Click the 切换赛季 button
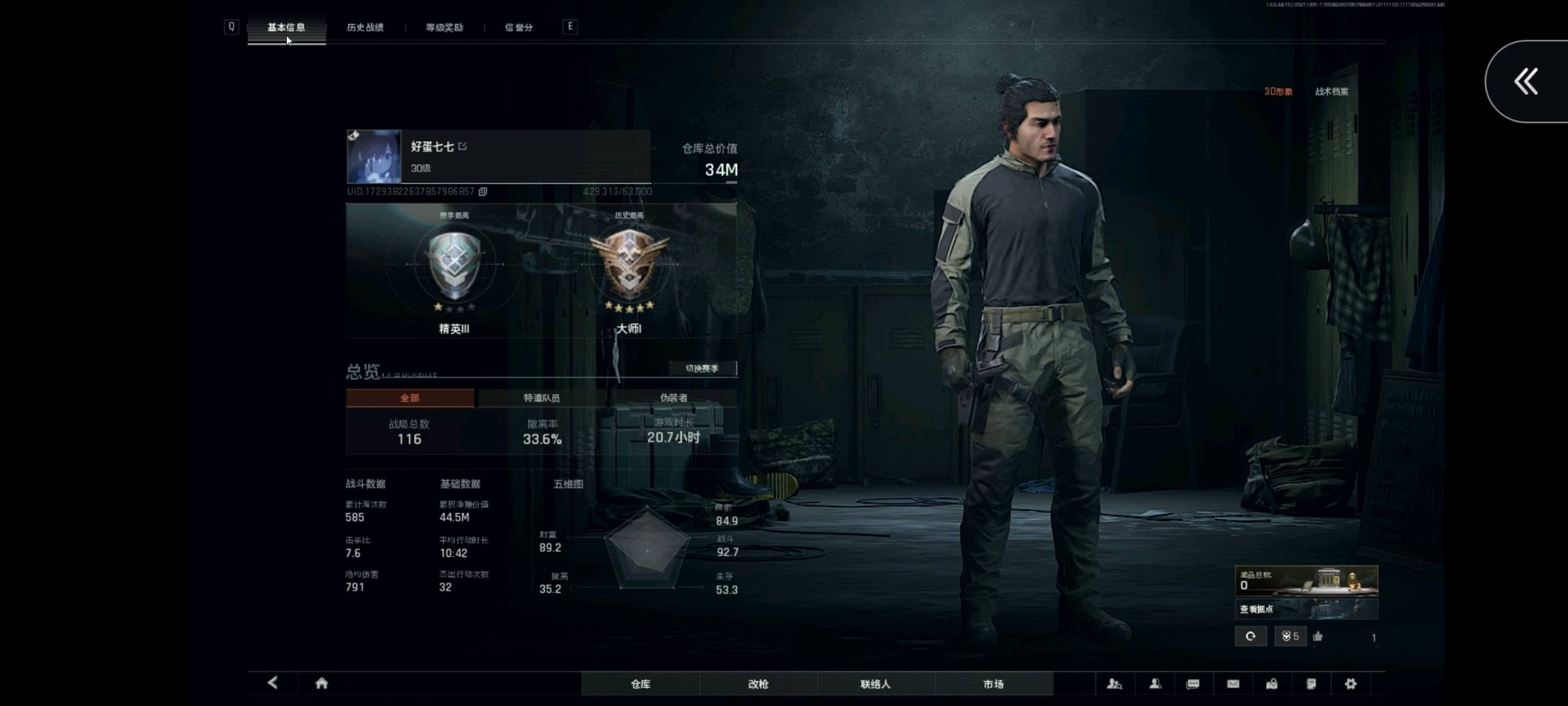The height and width of the screenshot is (706, 1568). [702, 369]
